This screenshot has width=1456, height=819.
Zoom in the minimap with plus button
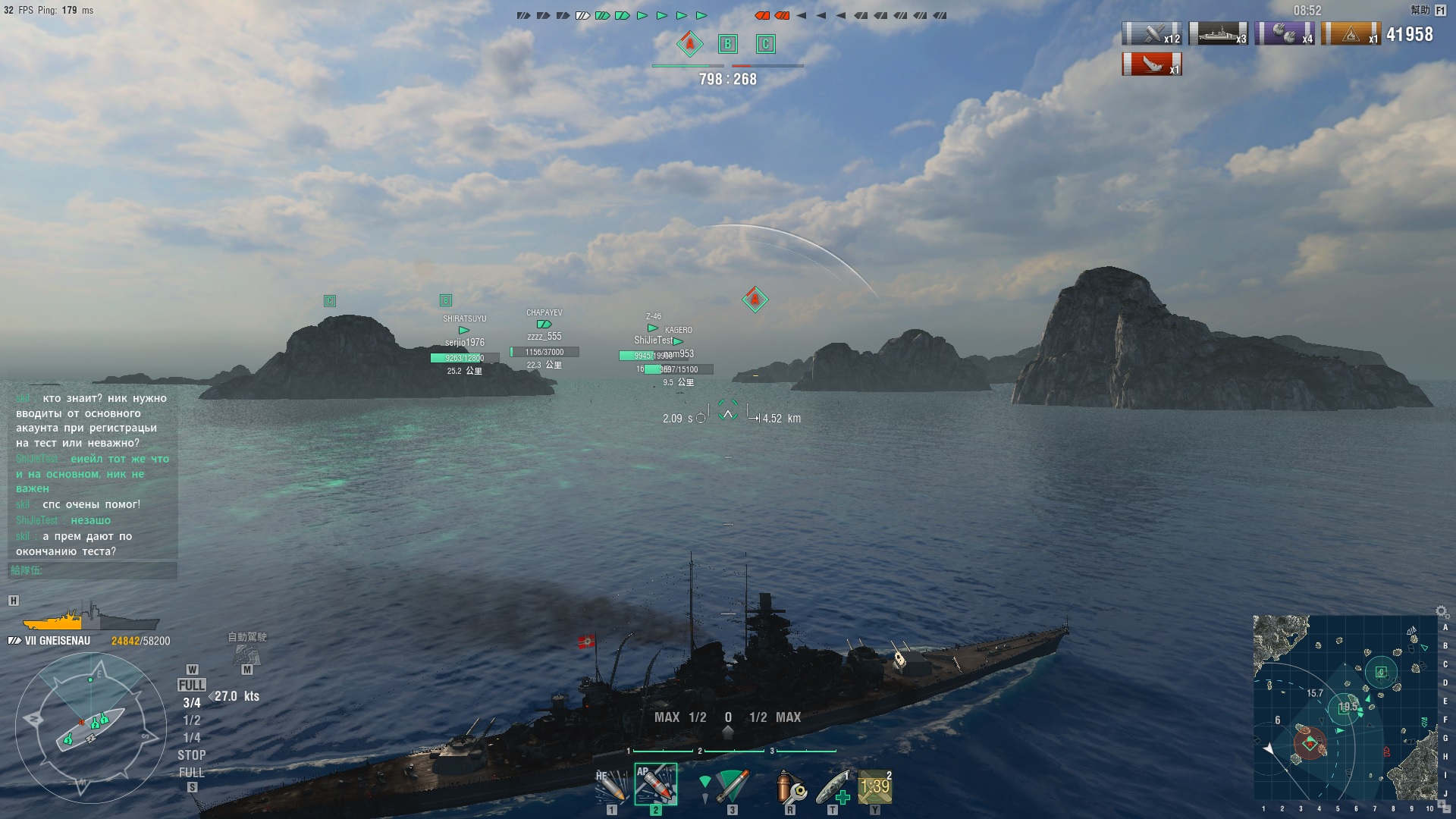point(1442,802)
